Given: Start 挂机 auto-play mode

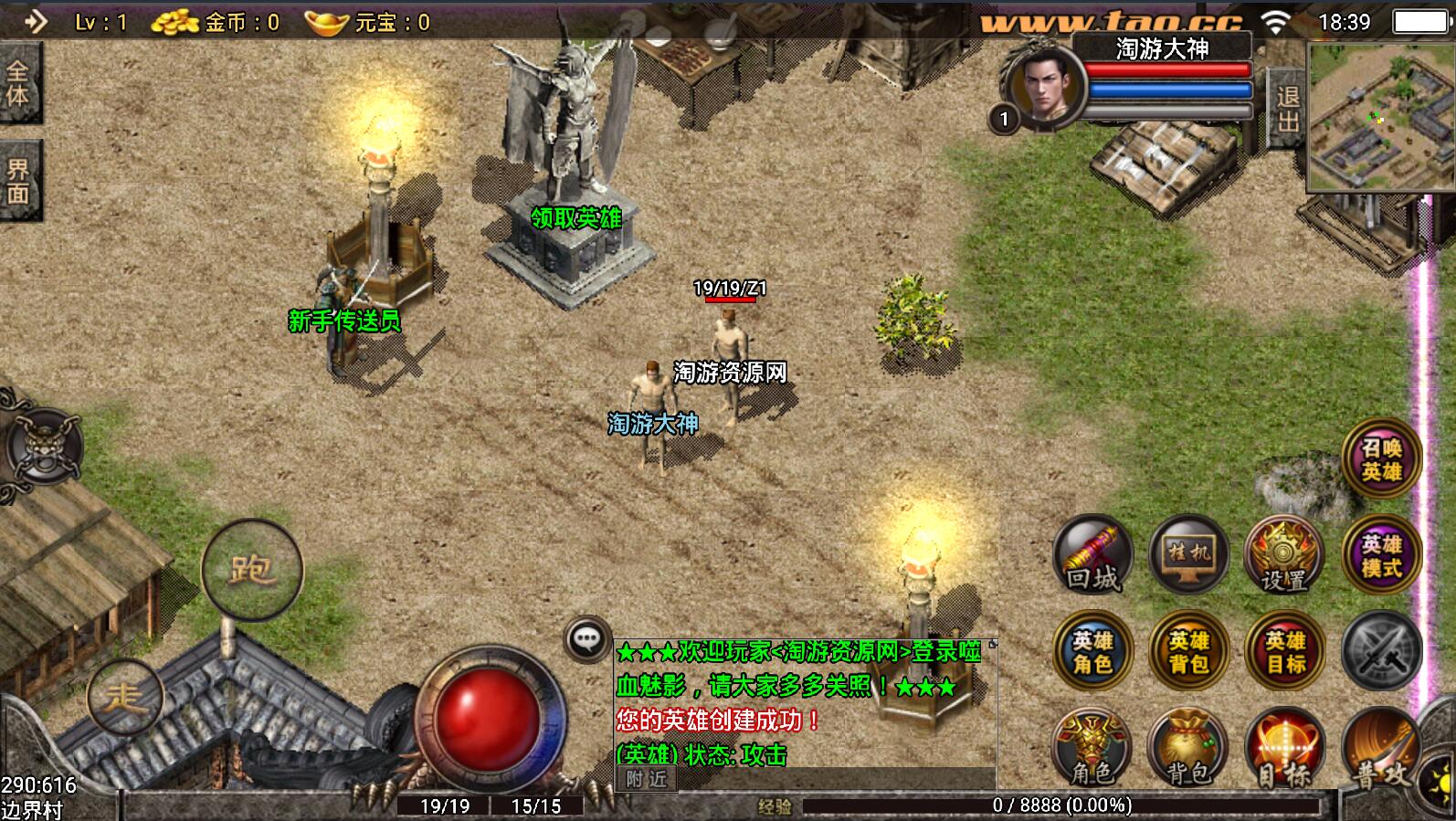Looking at the screenshot, I should click(1188, 555).
